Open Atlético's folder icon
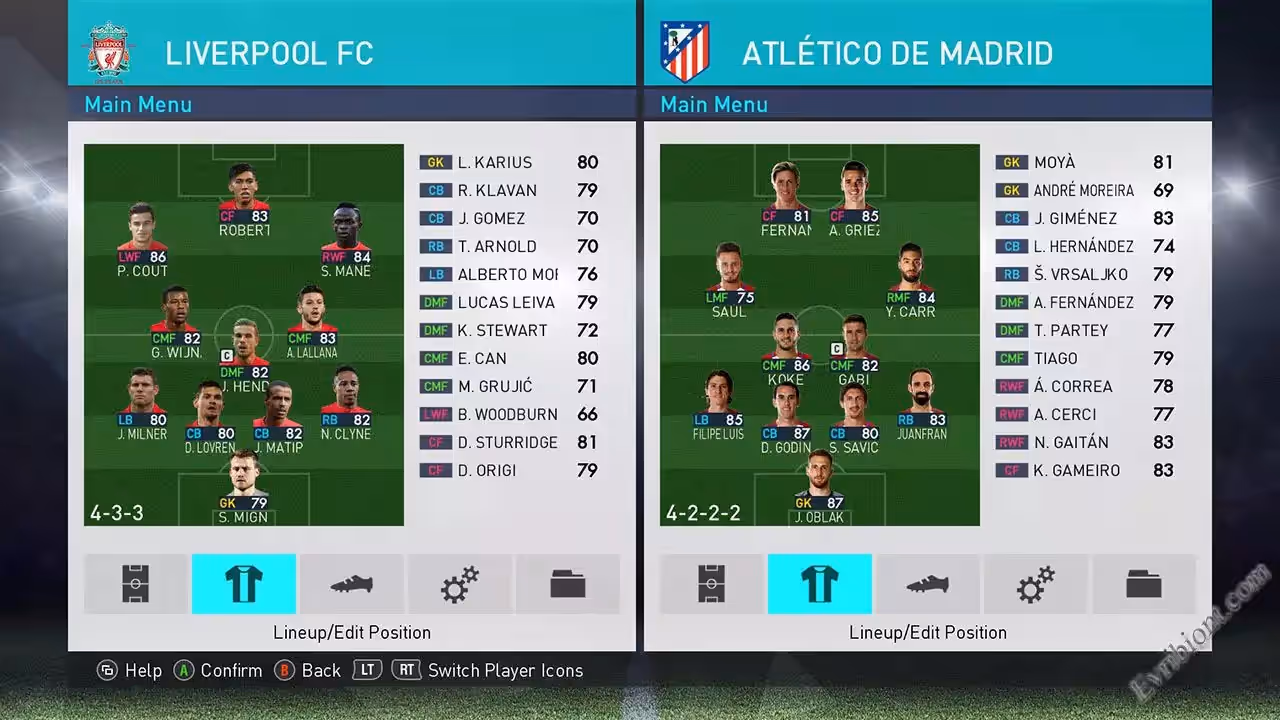 1143,584
